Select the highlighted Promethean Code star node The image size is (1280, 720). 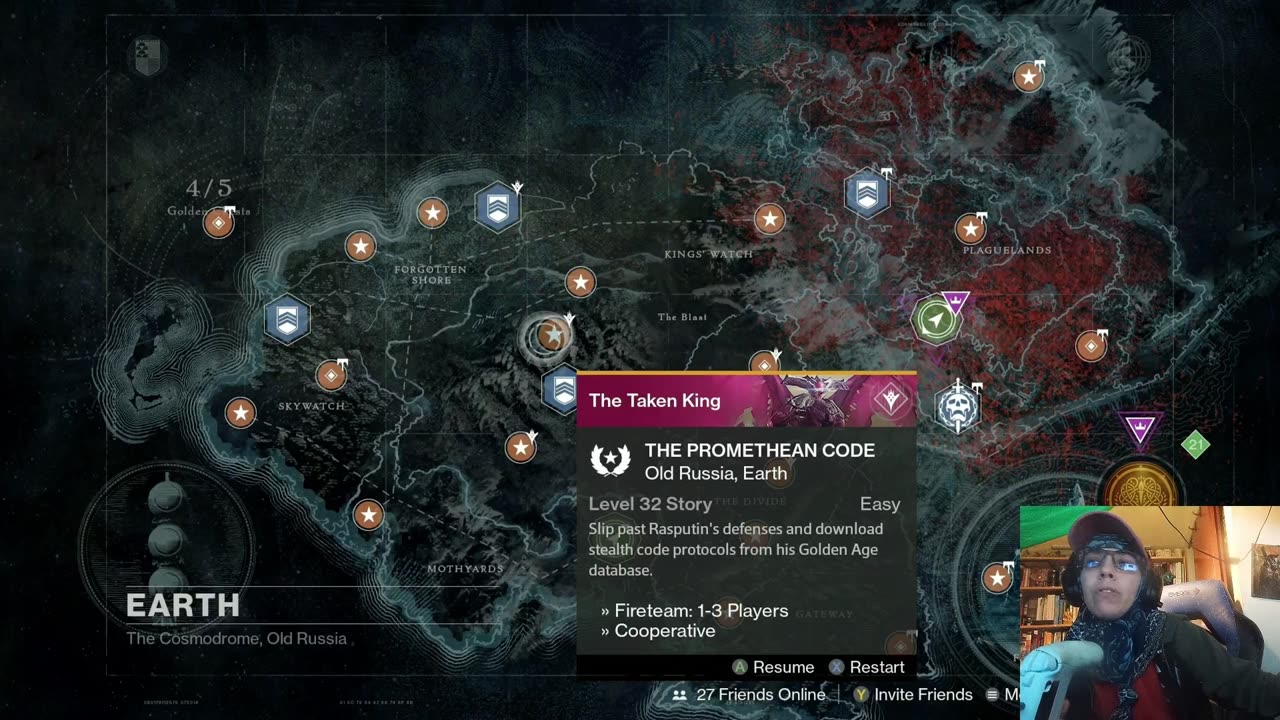point(550,336)
